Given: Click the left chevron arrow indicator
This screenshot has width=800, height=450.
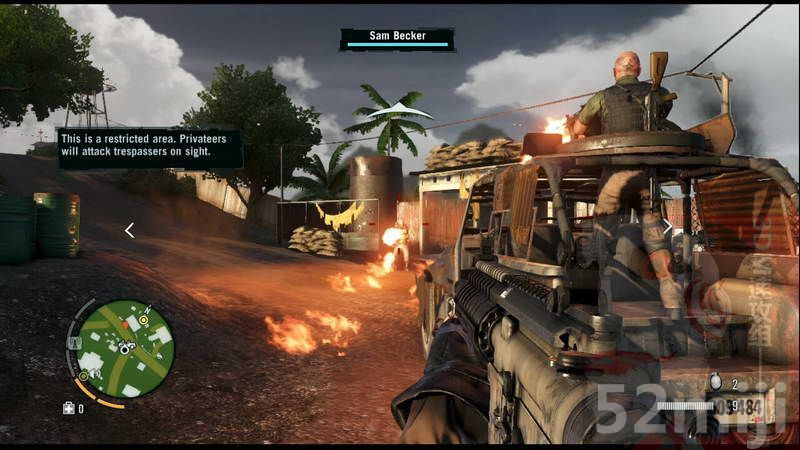Looking at the screenshot, I should [129, 230].
